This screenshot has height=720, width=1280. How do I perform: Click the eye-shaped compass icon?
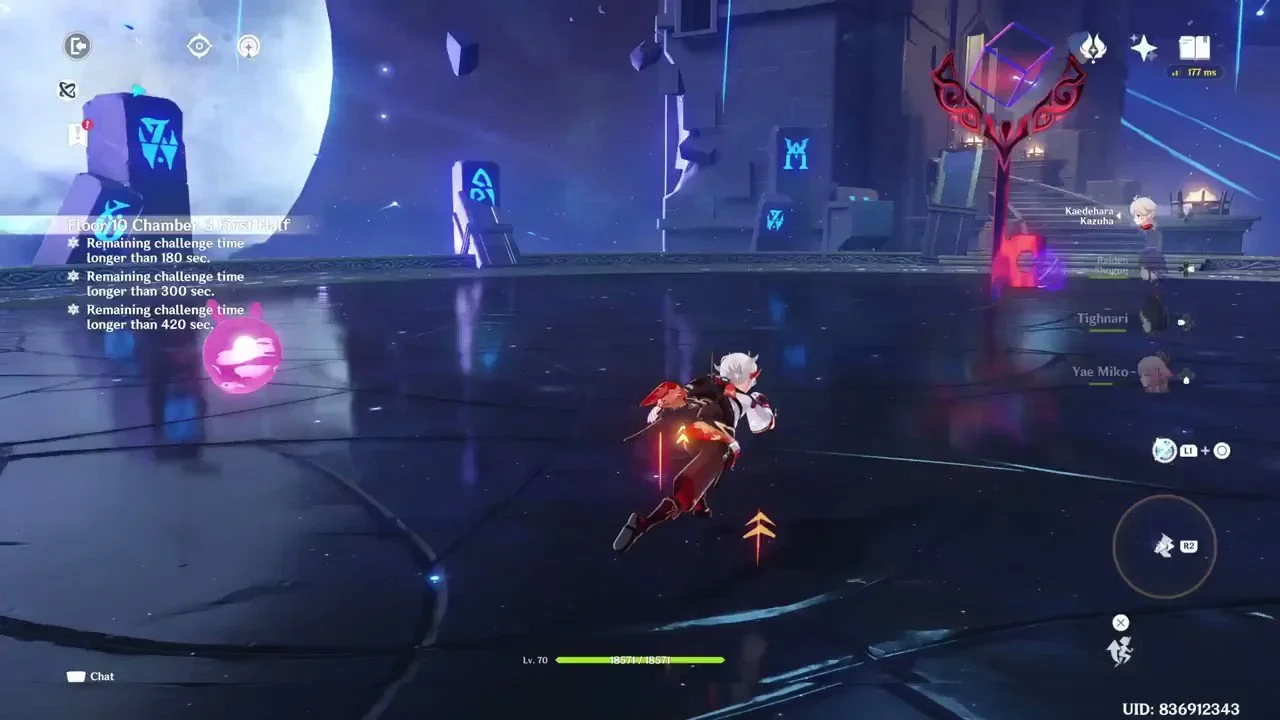pyautogui.click(x=199, y=46)
